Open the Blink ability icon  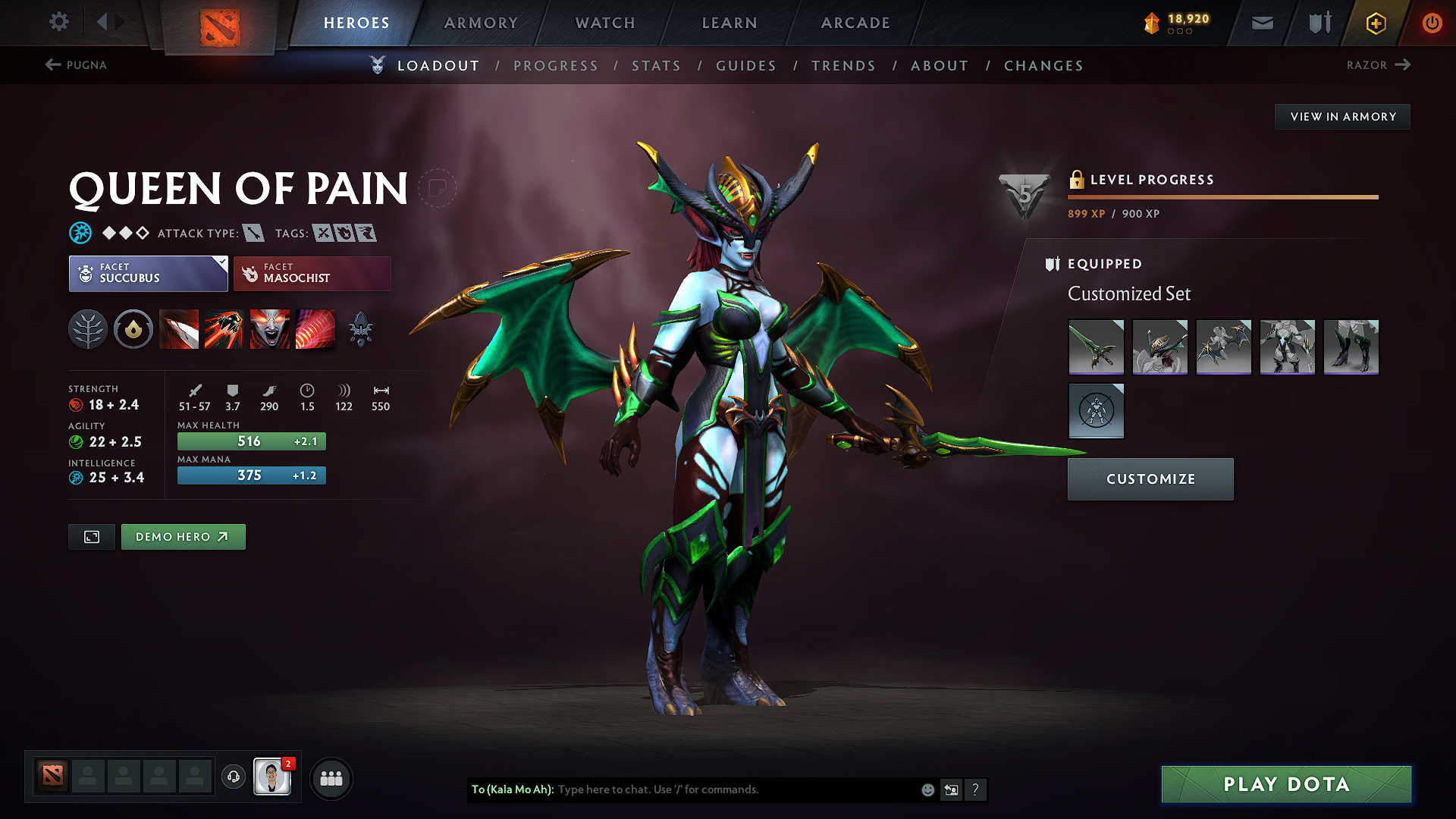(x=224, y=329)
